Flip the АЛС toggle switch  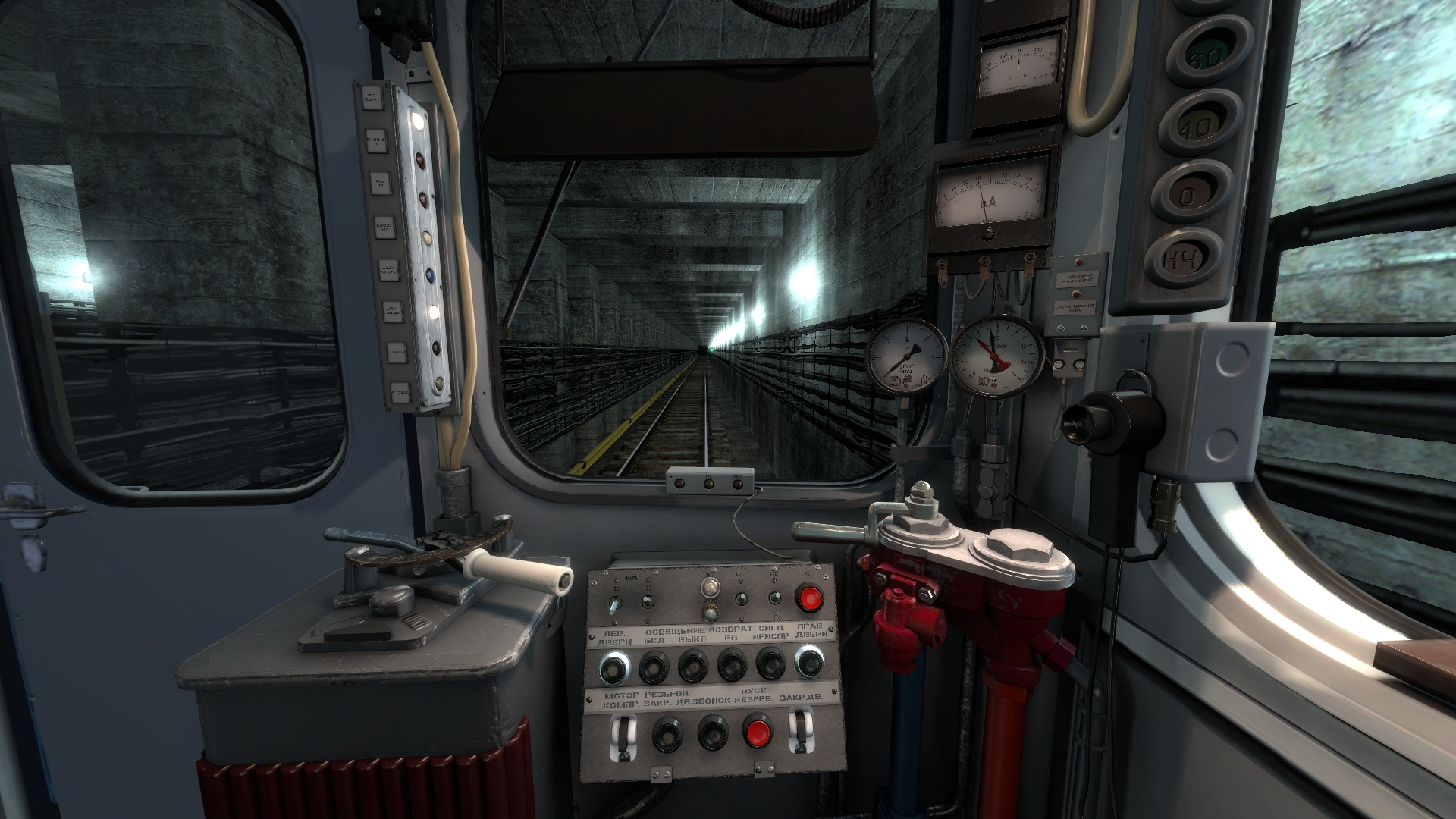point(774,598)
